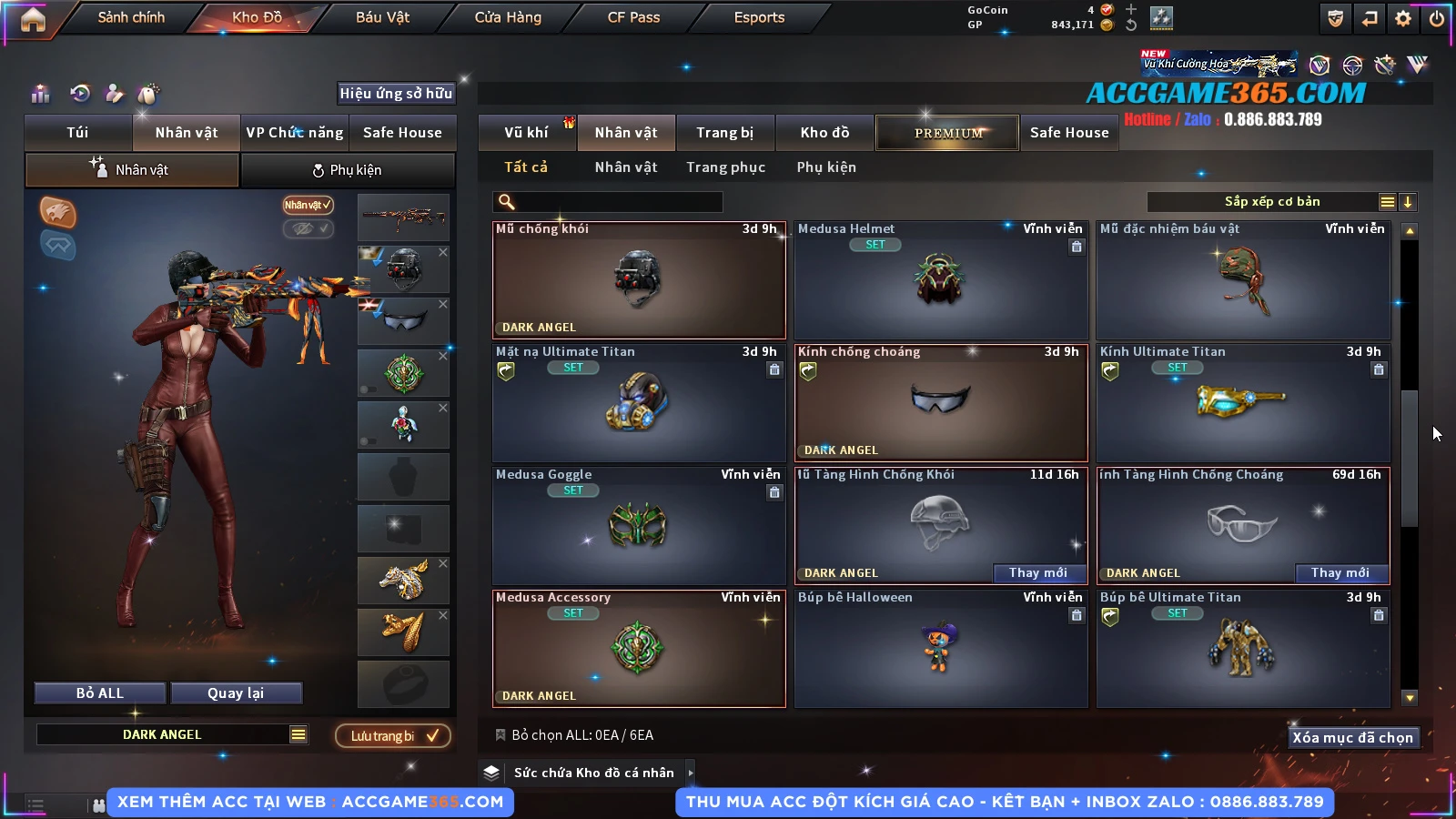This screenshot has height=819, width=1456.
Task: Open settings via the gear icon
Action: coord(1403,18)
